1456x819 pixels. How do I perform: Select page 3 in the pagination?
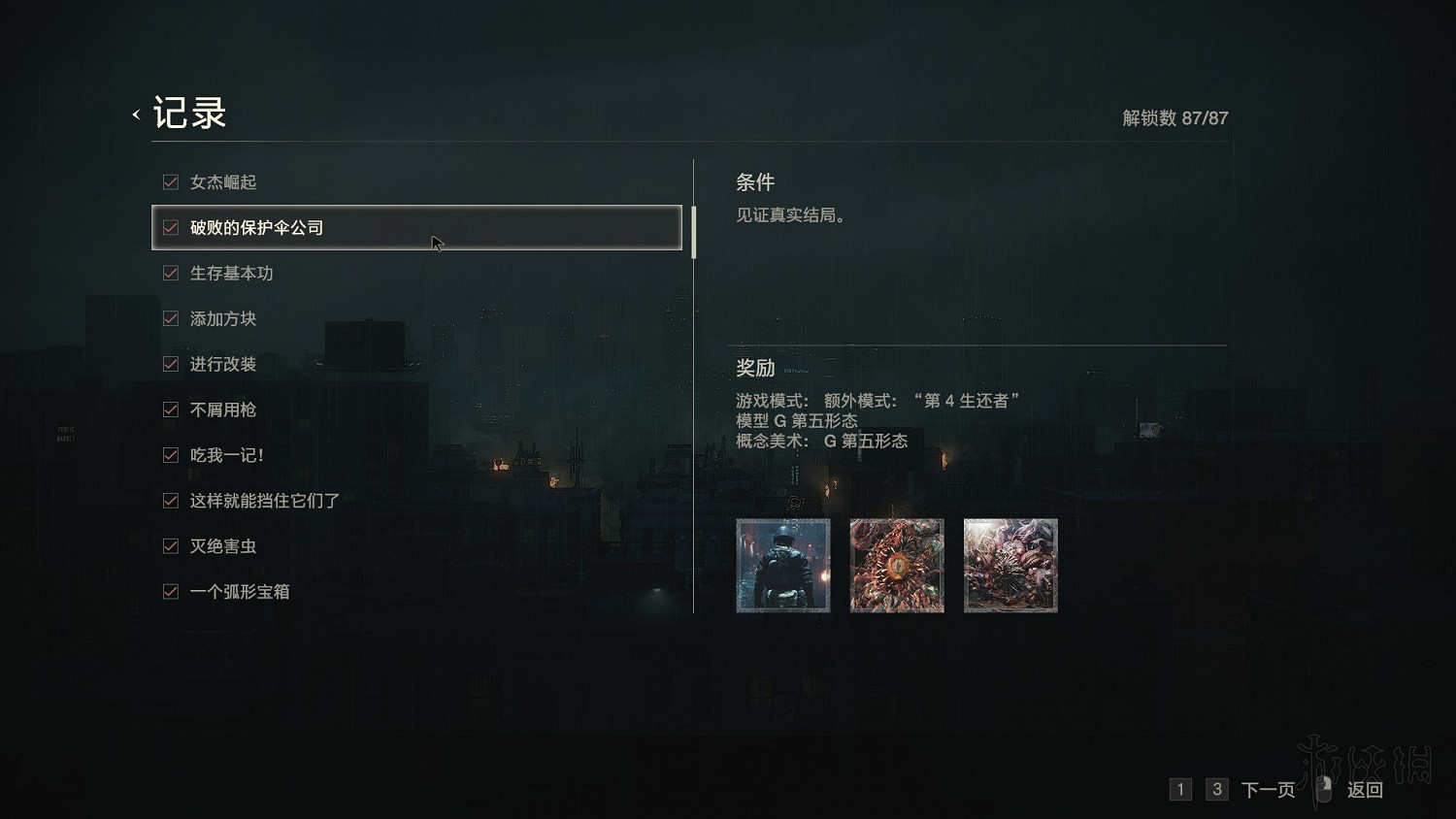point(1216,790)
